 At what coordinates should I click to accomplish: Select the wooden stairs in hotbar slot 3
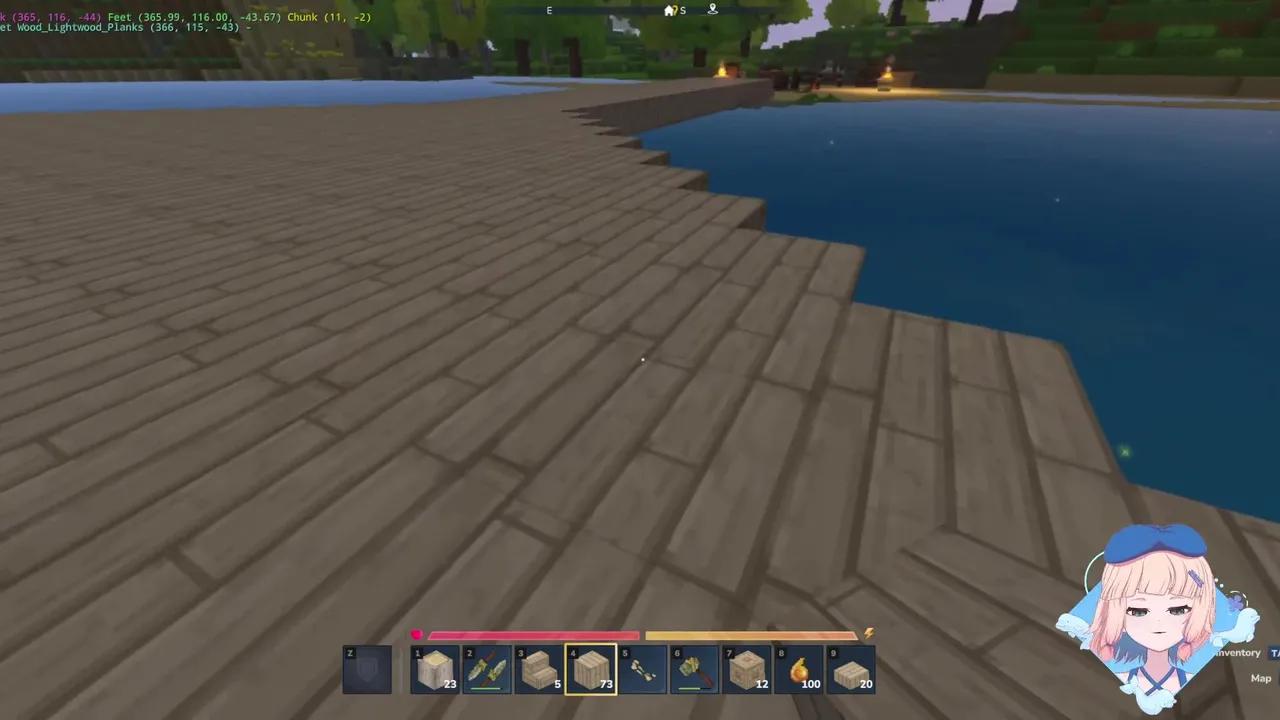[x=538, y=668]
